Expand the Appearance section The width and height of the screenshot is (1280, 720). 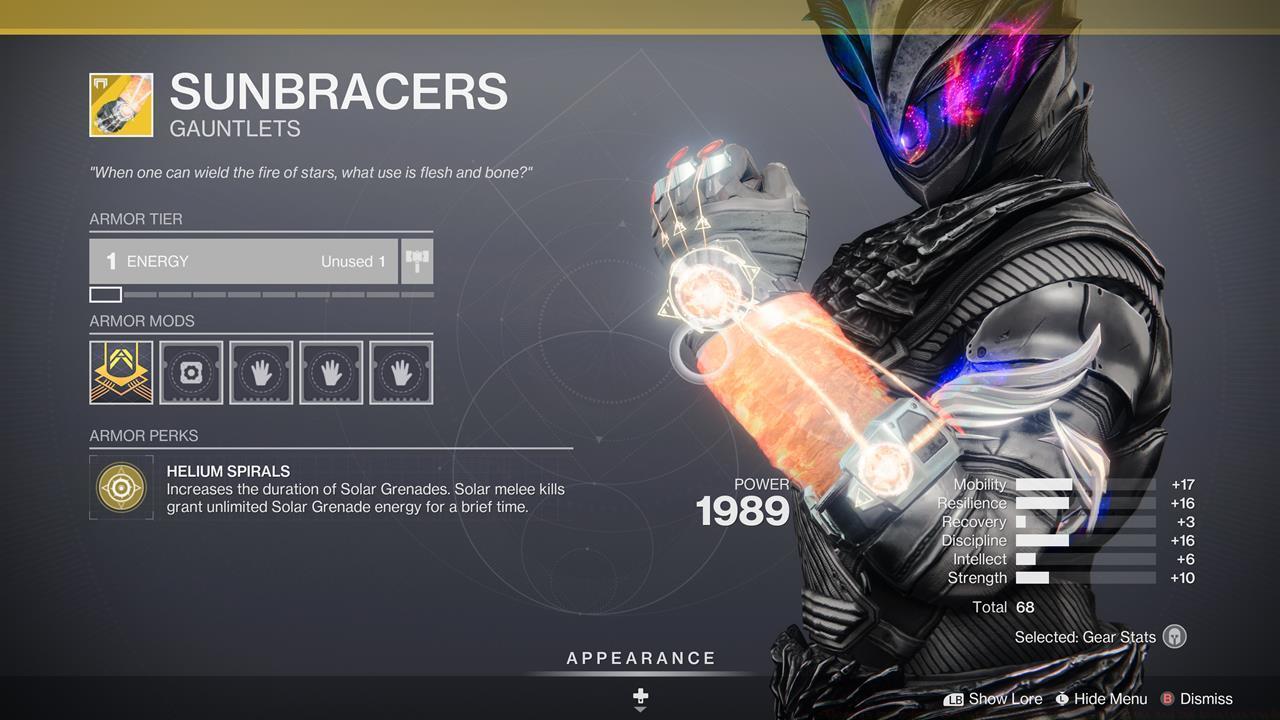[640, 658]
